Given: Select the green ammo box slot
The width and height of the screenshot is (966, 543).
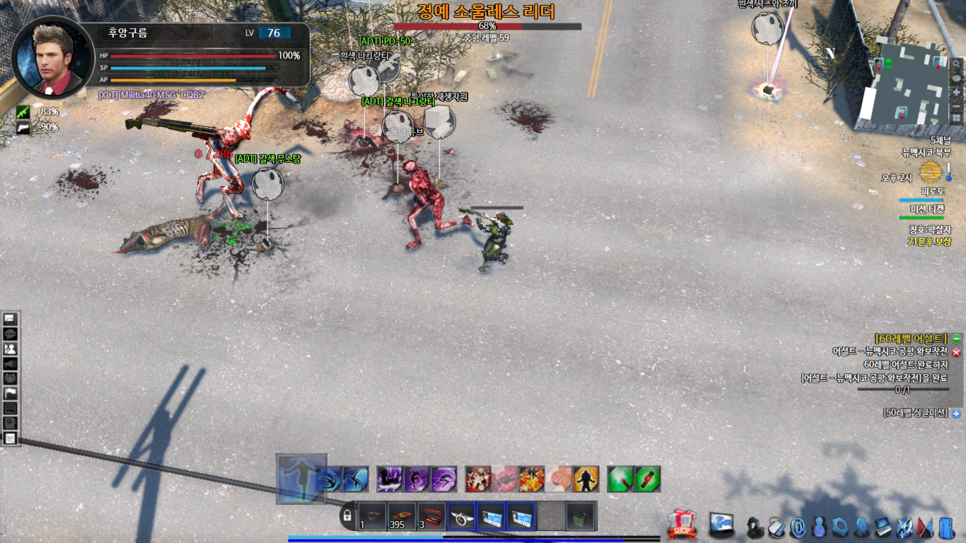Looking at the screenshot, I should coord(581,517).
